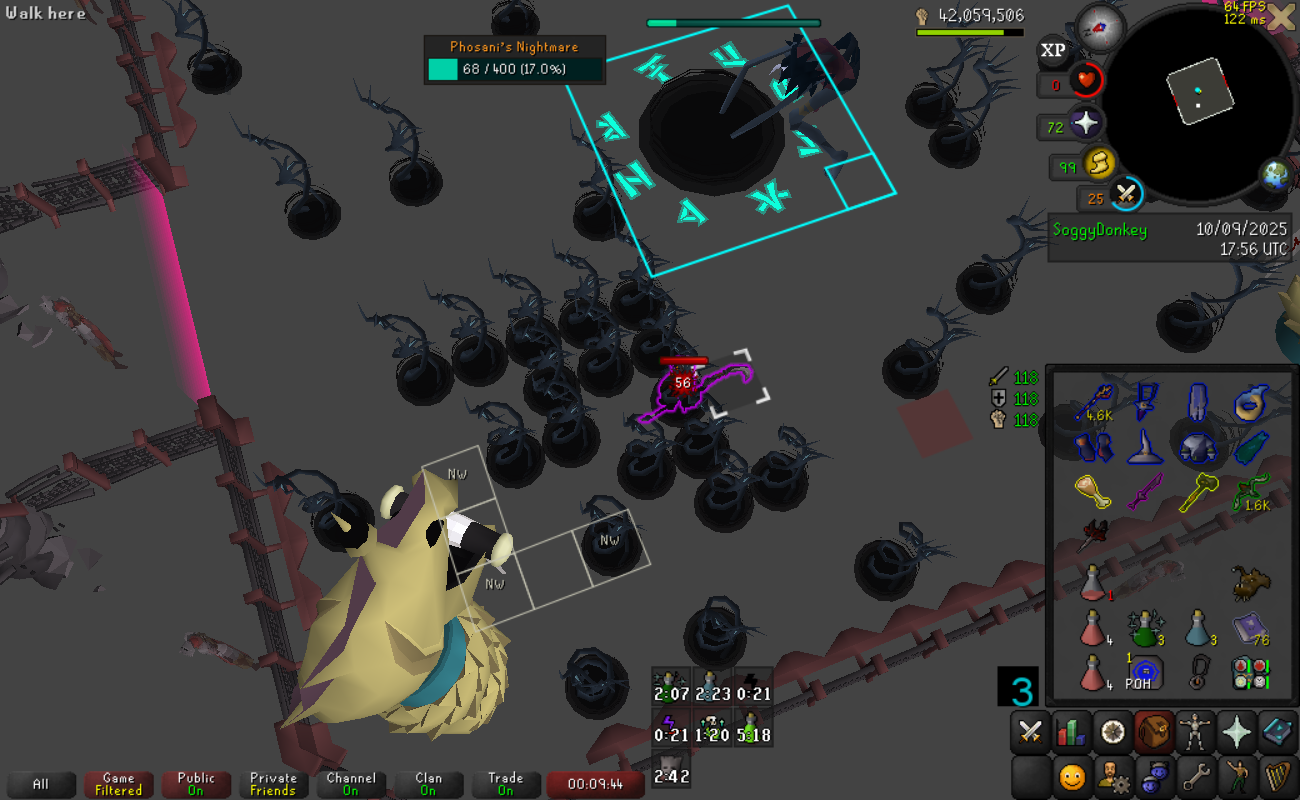Switch to the Worn Equipment tab
Viewport: 1300px width, 800px height.
click(1195, 732)
